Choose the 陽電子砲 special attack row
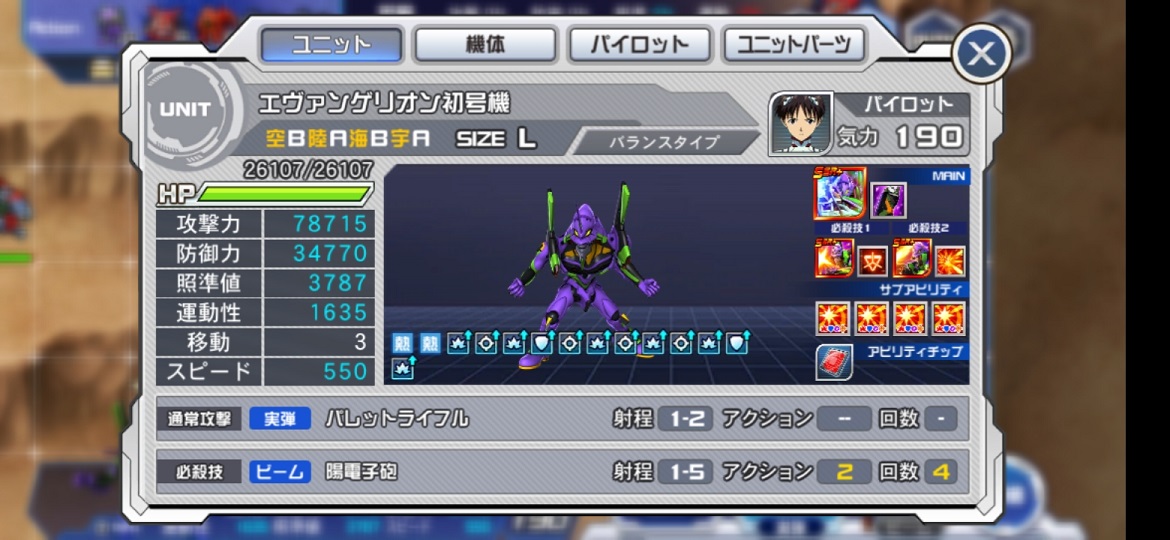The width and height of the screenshot is (1170, 540). (x=562, y=471)
